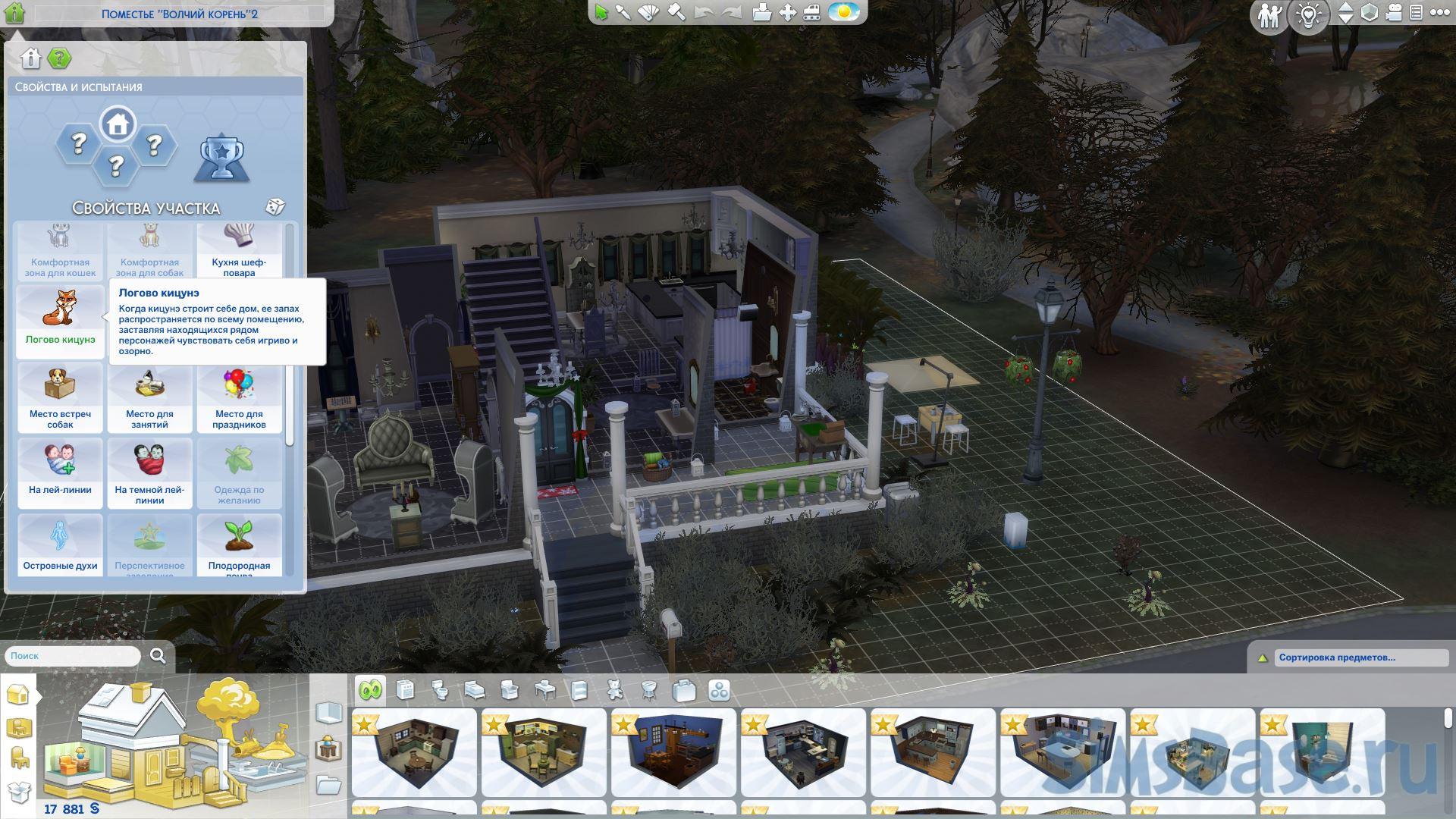This screenshot has height=819, width=1456.
Task: Select the На лей-линии lot trait
Action: [x=60, y=472]
